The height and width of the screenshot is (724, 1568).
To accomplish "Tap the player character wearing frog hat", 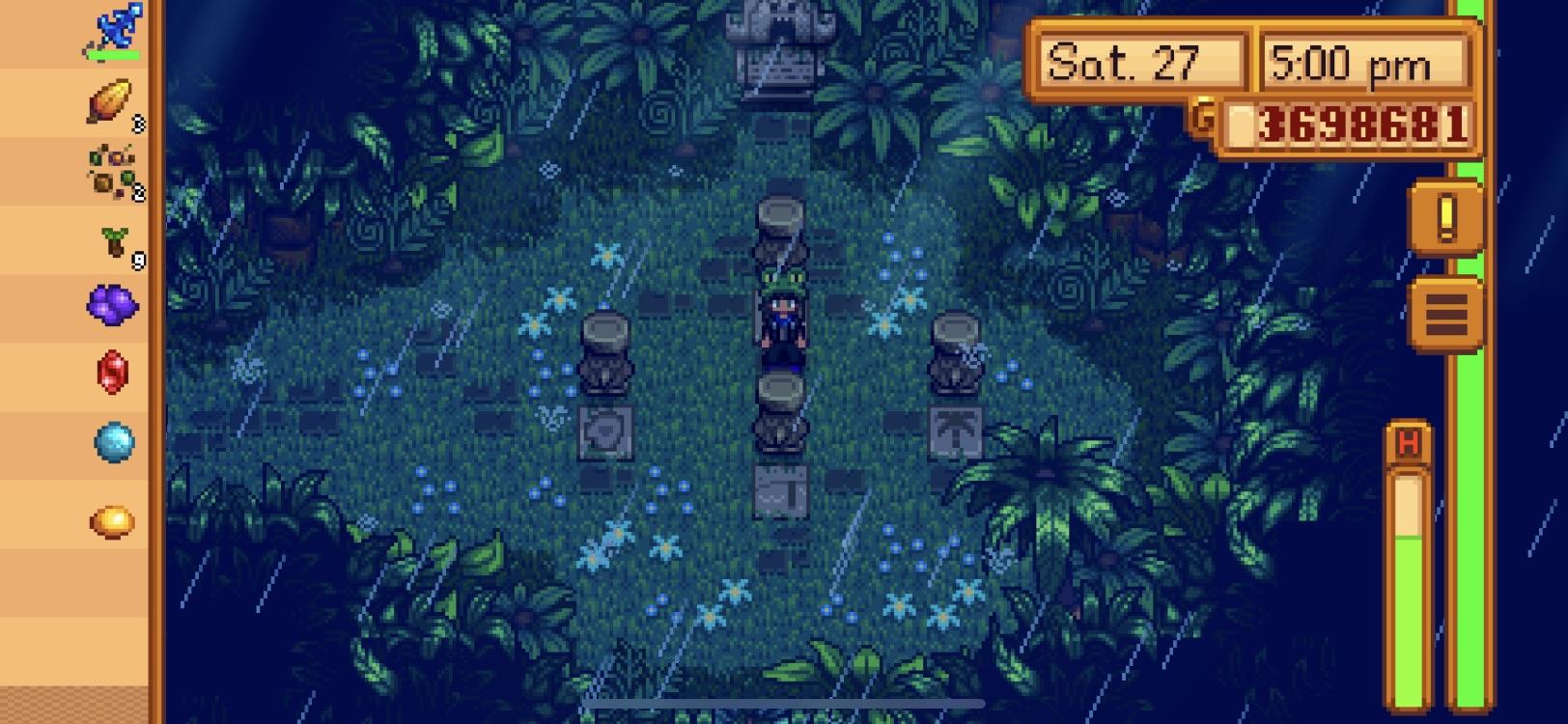I will (784, 319).
